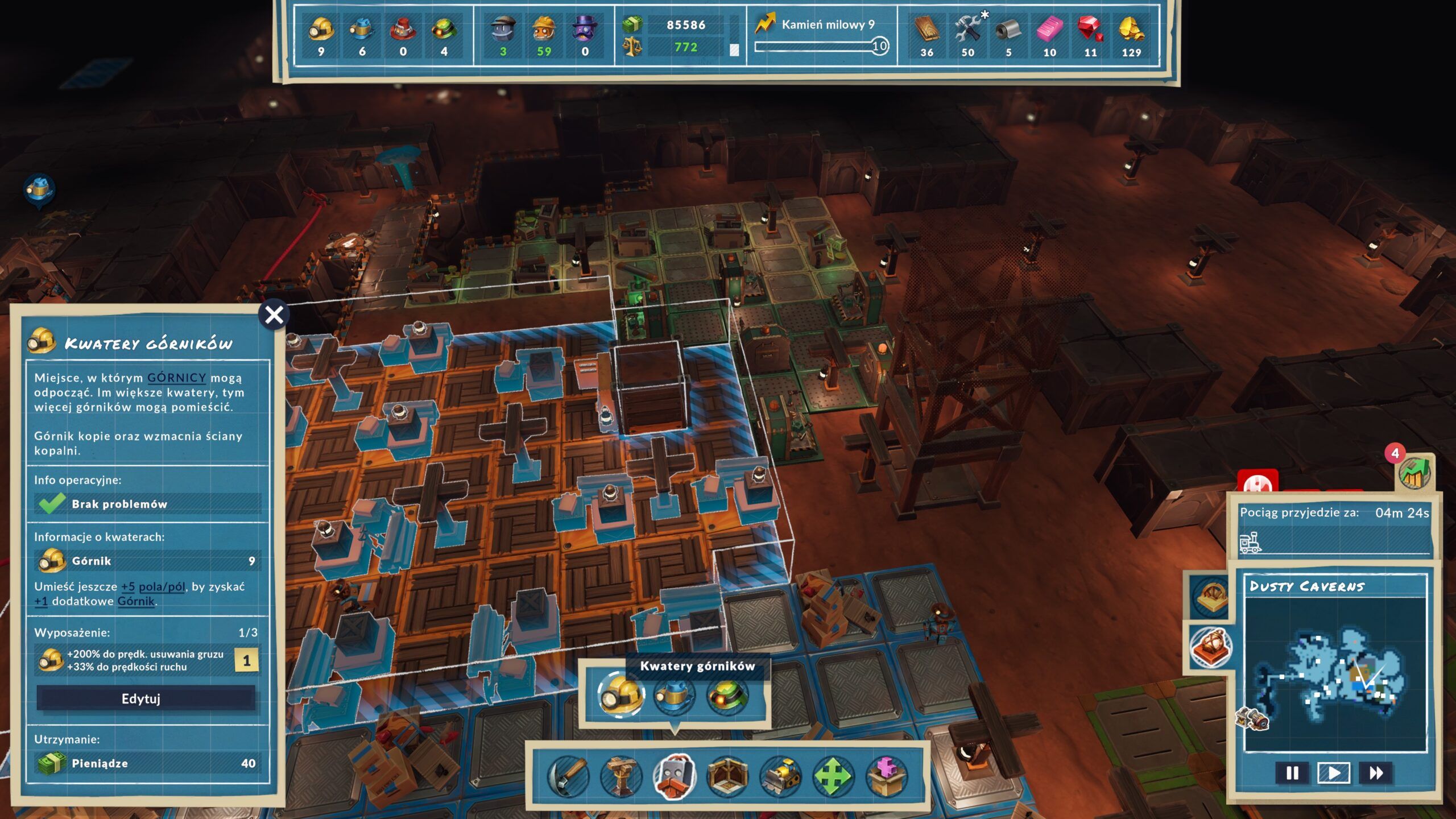Choose the green helmet quarters option
Viewport: 1456px width, 819px height.
click(727, 694)
